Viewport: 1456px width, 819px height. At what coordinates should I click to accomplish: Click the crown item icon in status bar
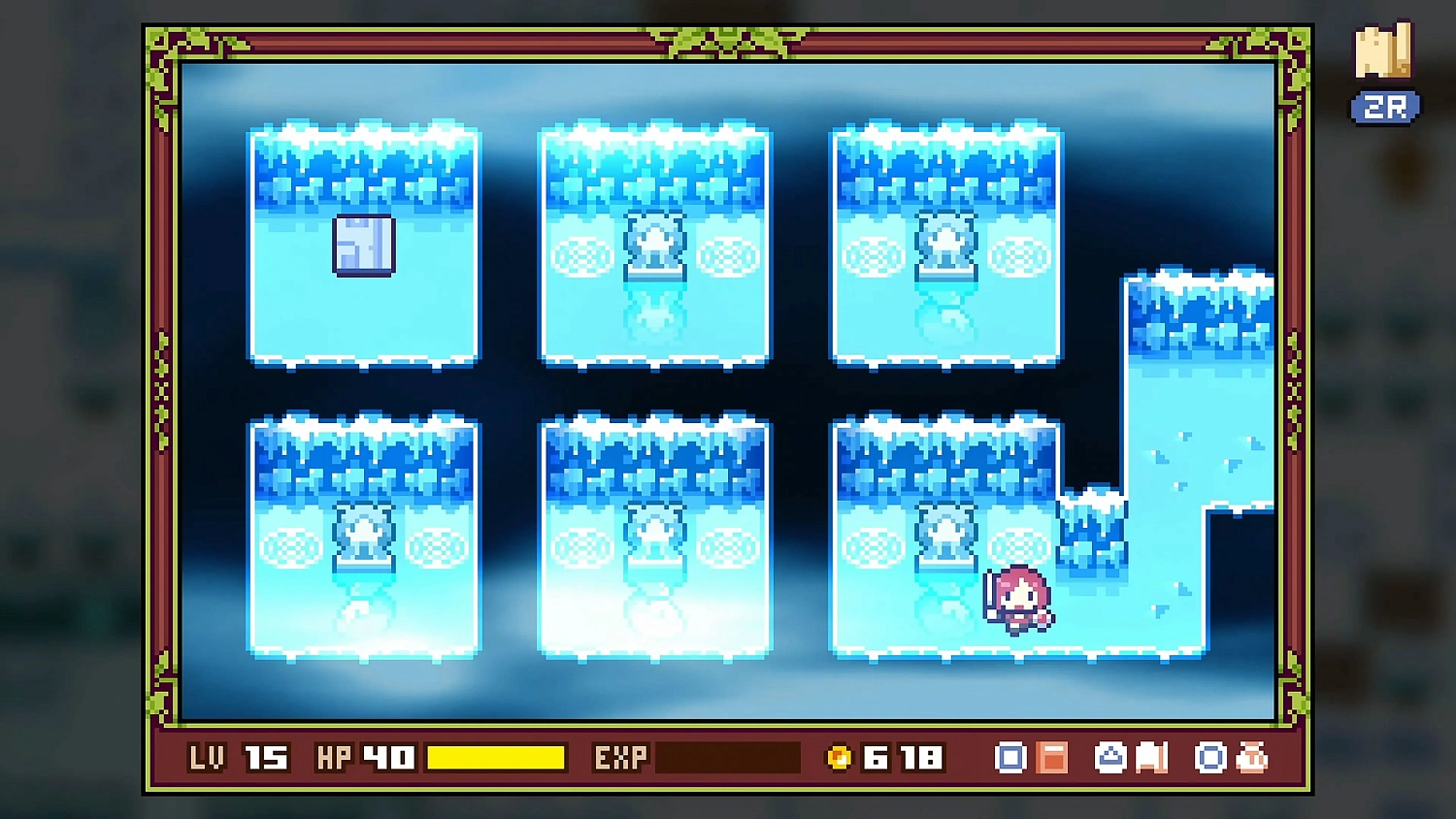pos(1110,757)
